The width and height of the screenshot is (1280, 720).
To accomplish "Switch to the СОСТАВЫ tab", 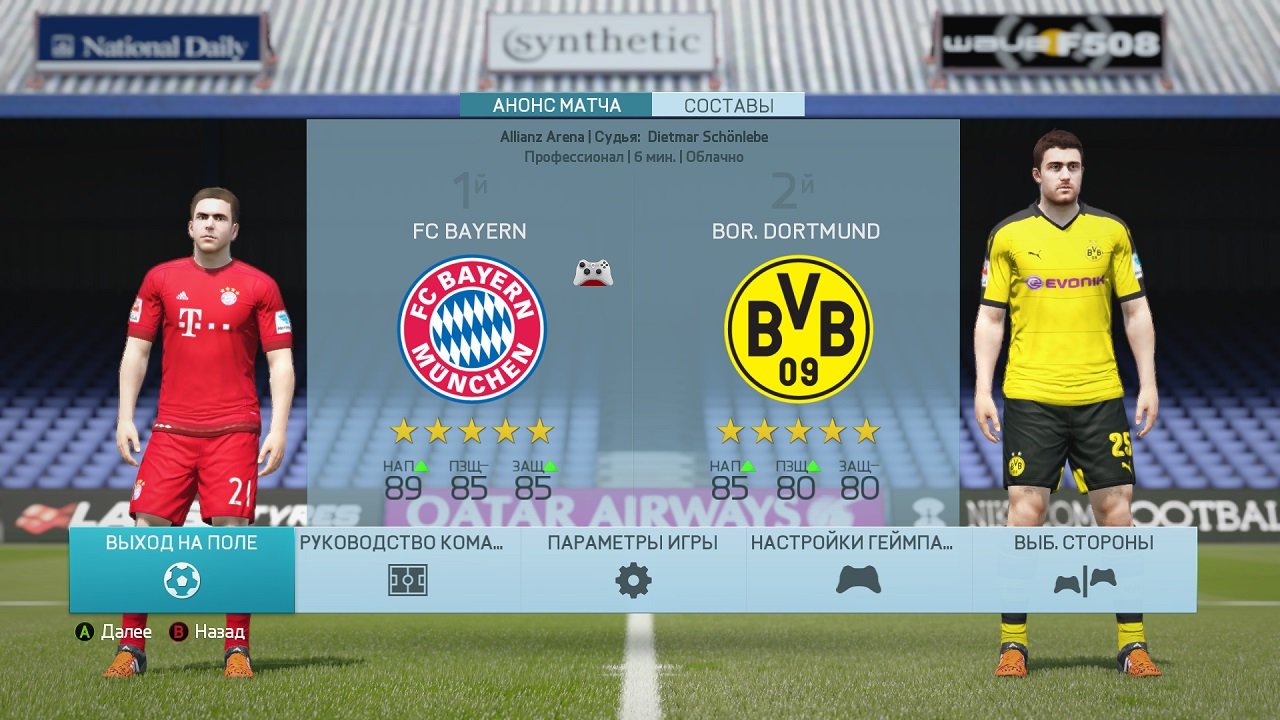I will pos(729,103).
